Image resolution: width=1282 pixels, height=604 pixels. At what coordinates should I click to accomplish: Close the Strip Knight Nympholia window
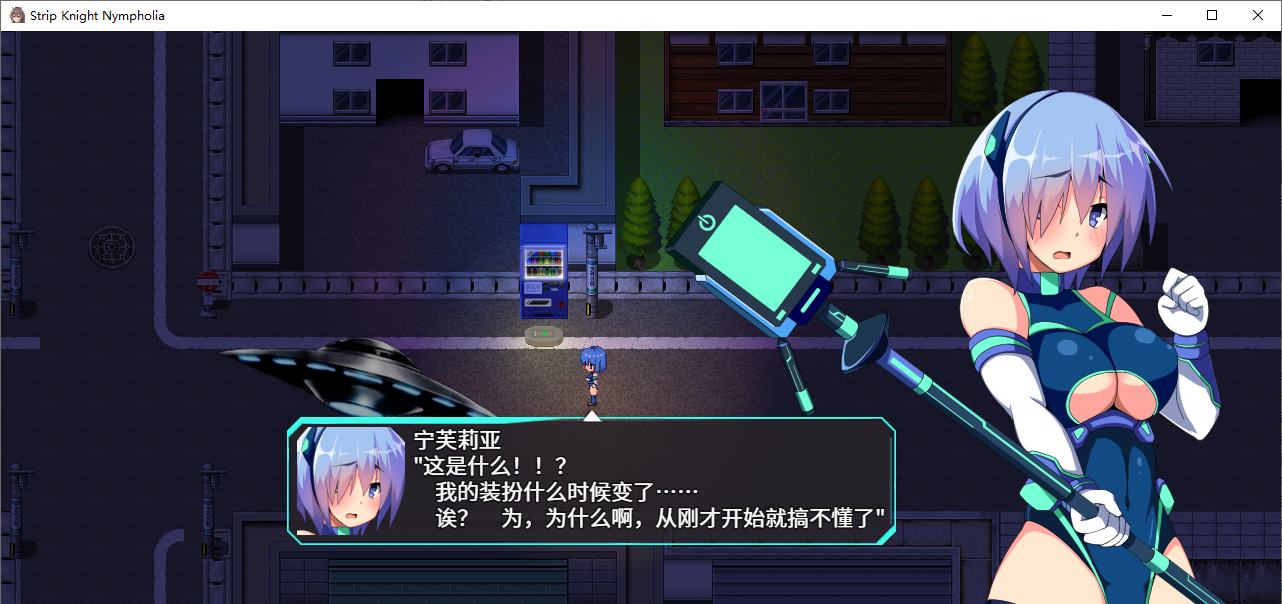pyautogui.click(x=1258, y=15)
